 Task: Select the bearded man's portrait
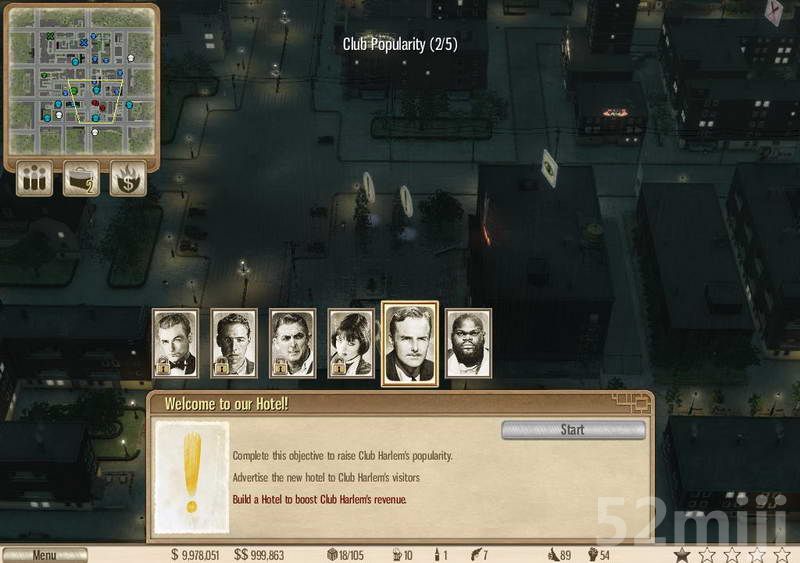point(468,344)
